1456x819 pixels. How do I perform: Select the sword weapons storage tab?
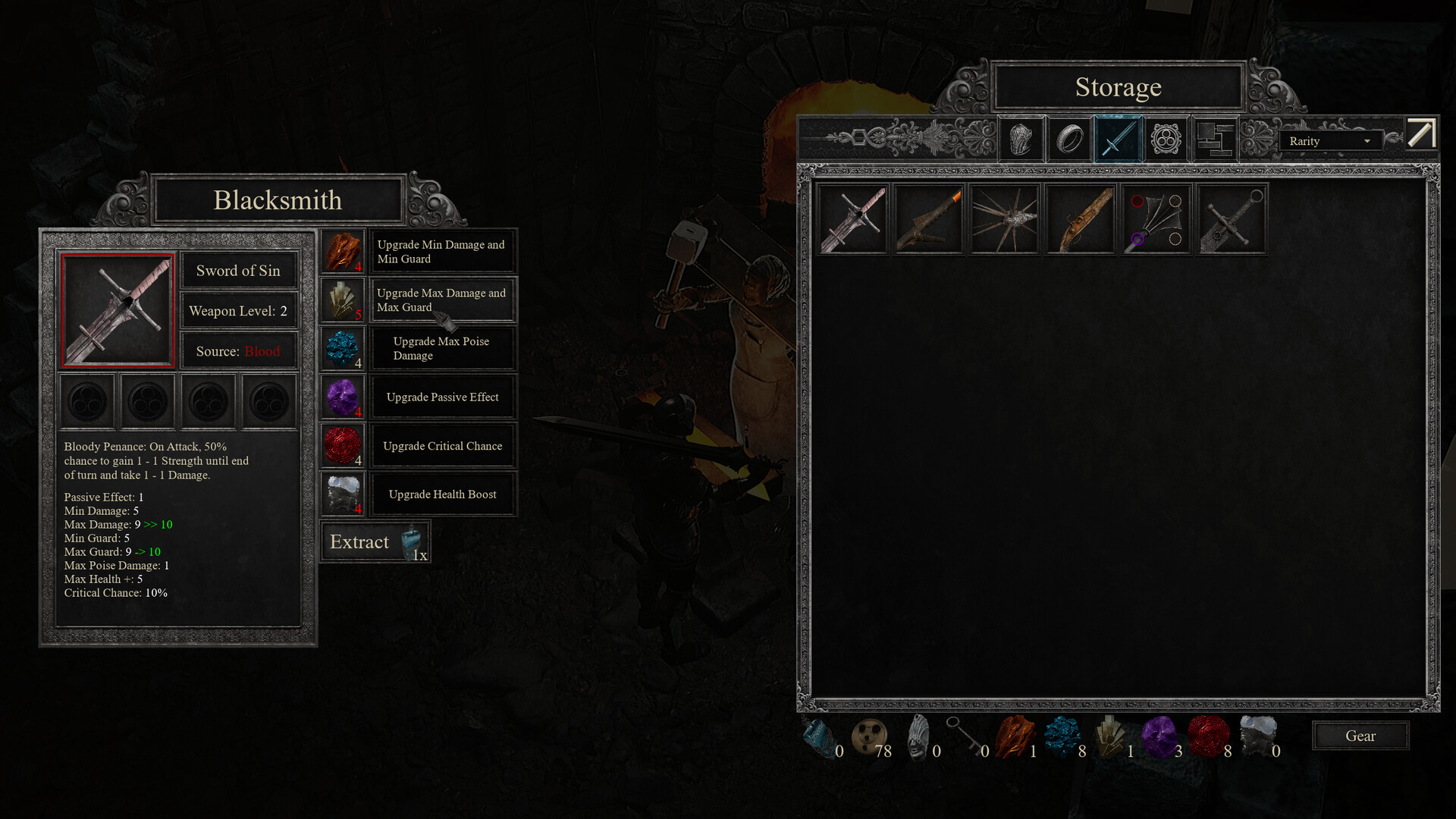(1118, 140)
